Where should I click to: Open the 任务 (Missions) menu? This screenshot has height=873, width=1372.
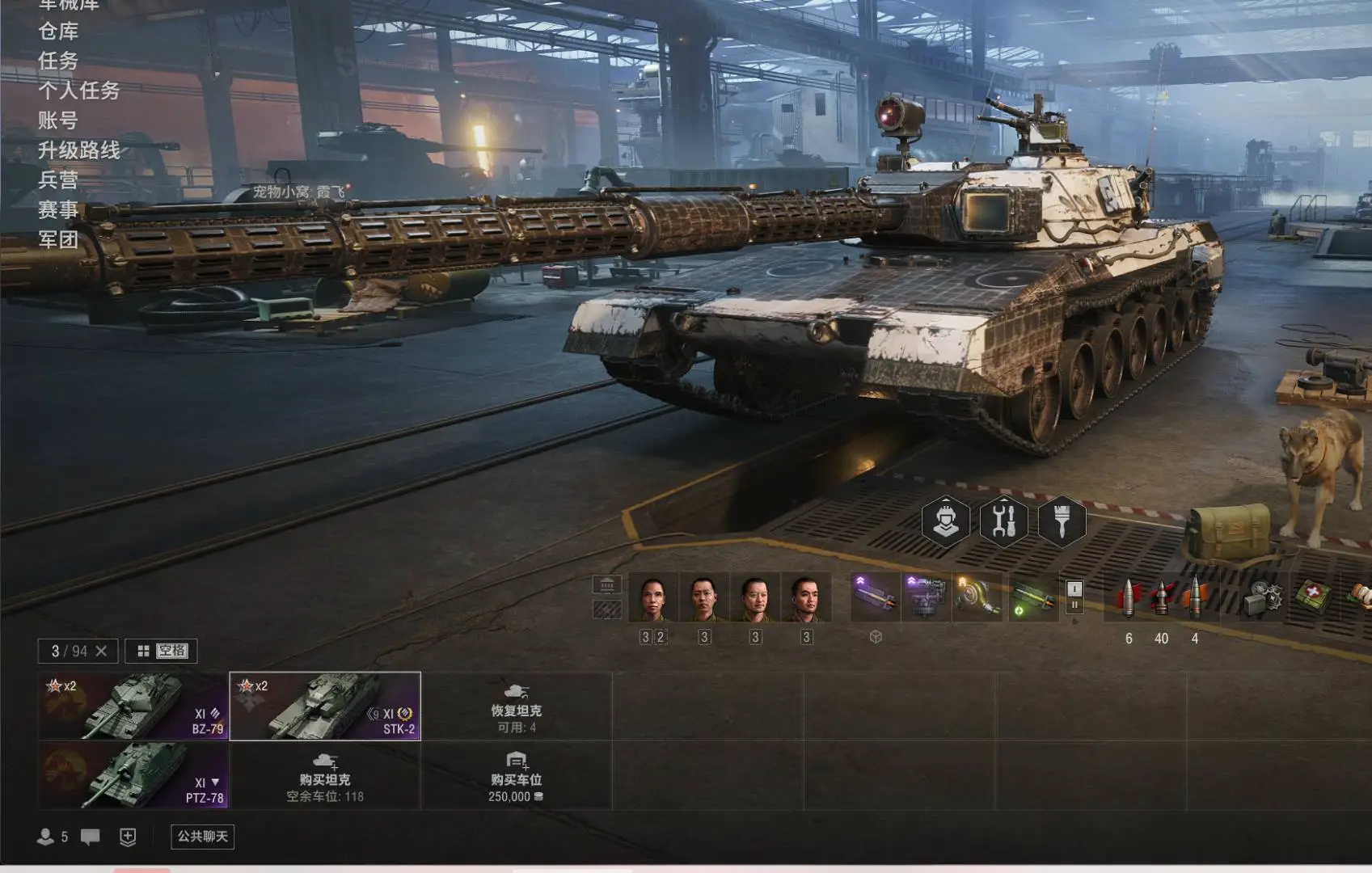pos(58,61)
